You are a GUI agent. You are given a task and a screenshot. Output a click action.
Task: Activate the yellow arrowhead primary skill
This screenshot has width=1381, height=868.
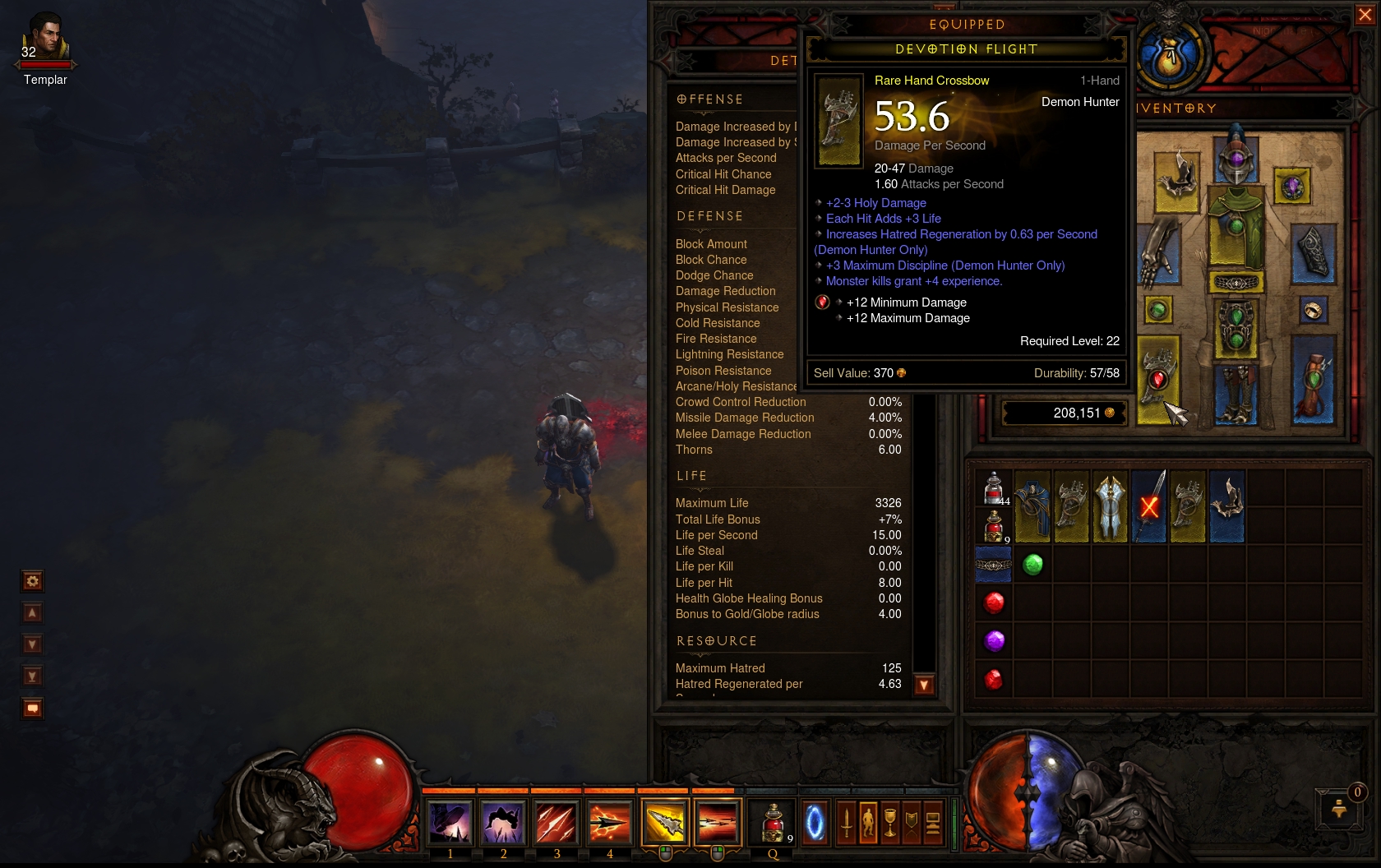tap(664, 822)
